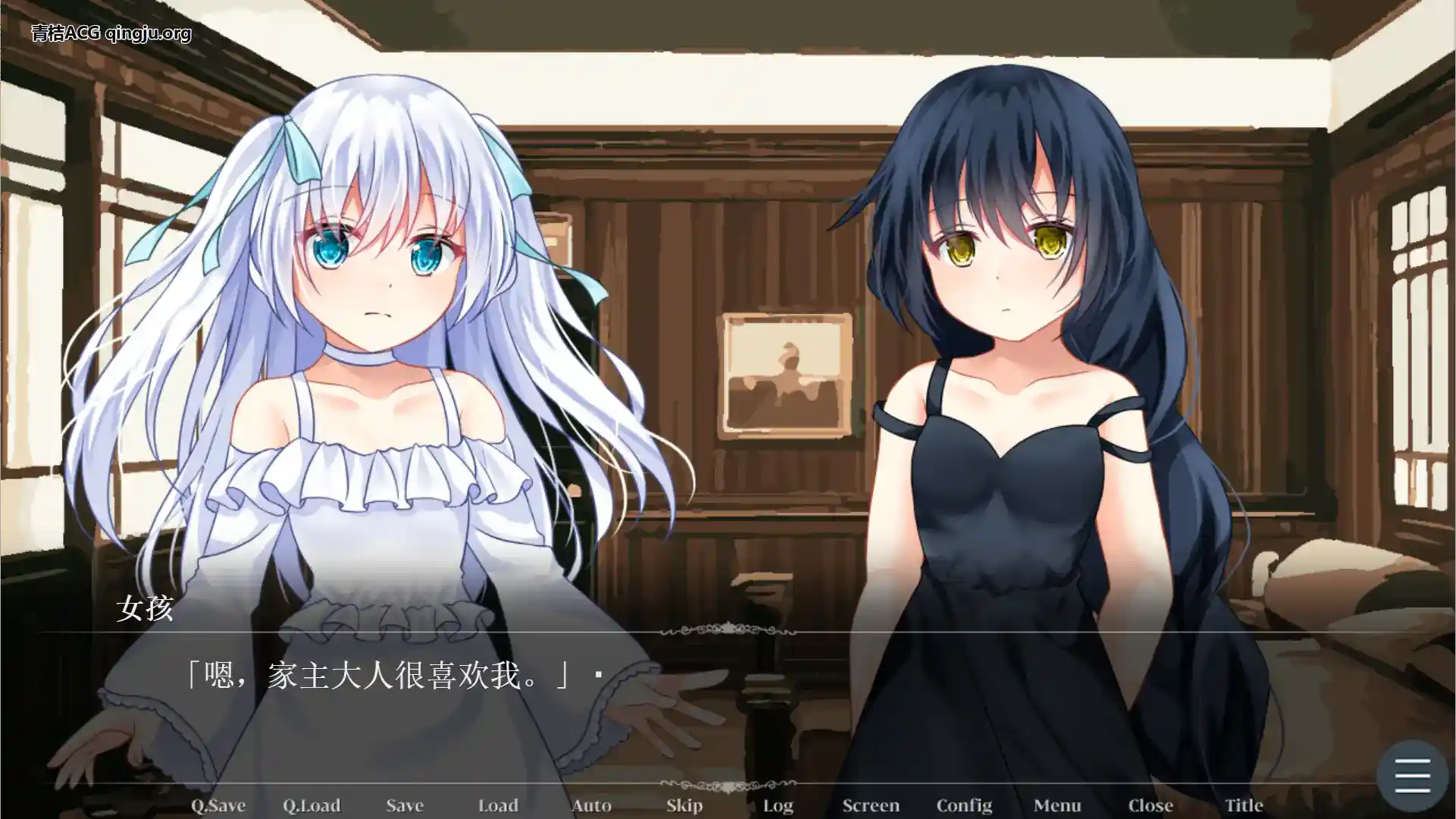The width and height of the screenshot is (1456, 819).
Task: Open the Load menu
Action: [498, 805]
